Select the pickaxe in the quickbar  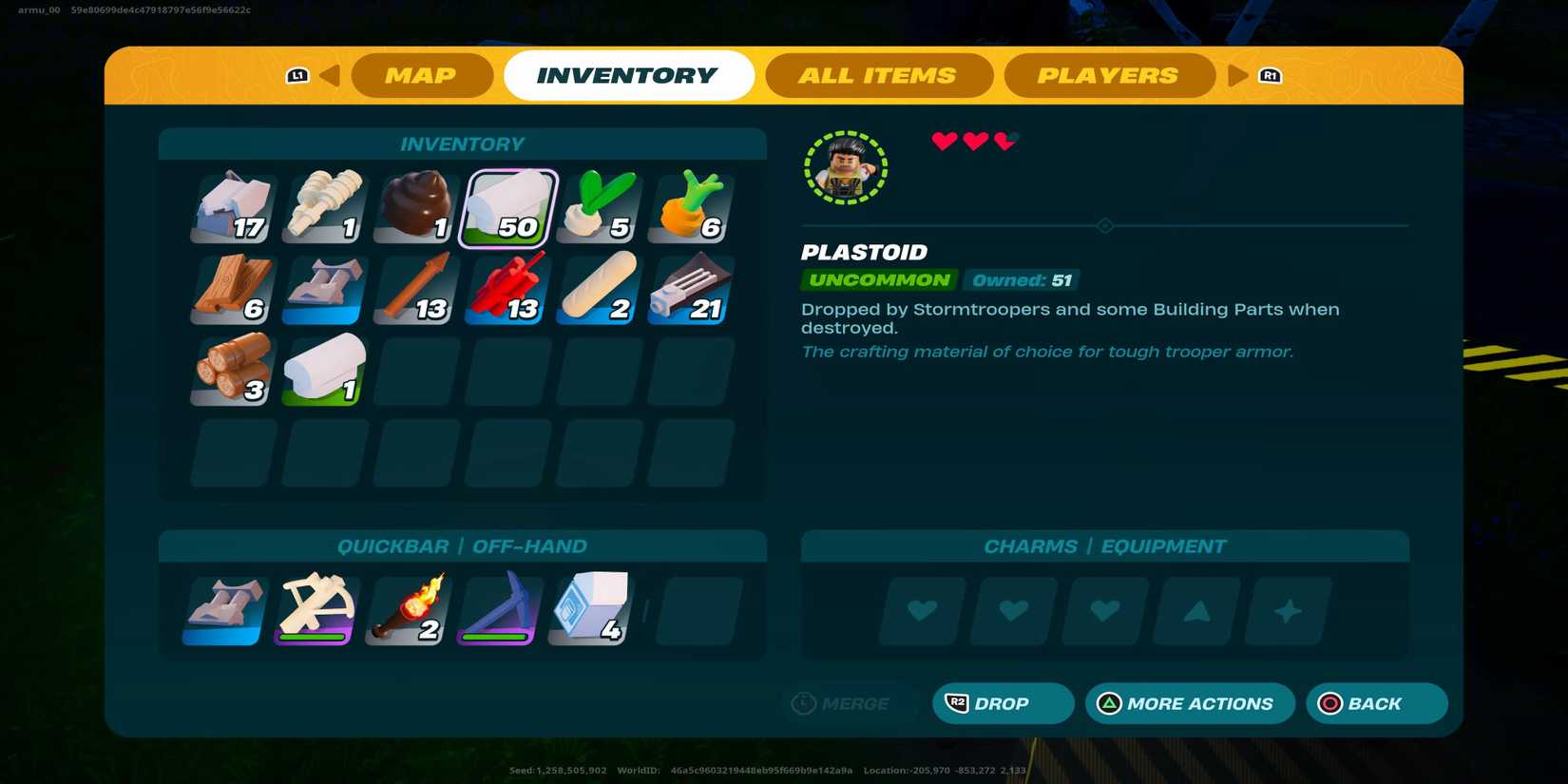[497, 608]
